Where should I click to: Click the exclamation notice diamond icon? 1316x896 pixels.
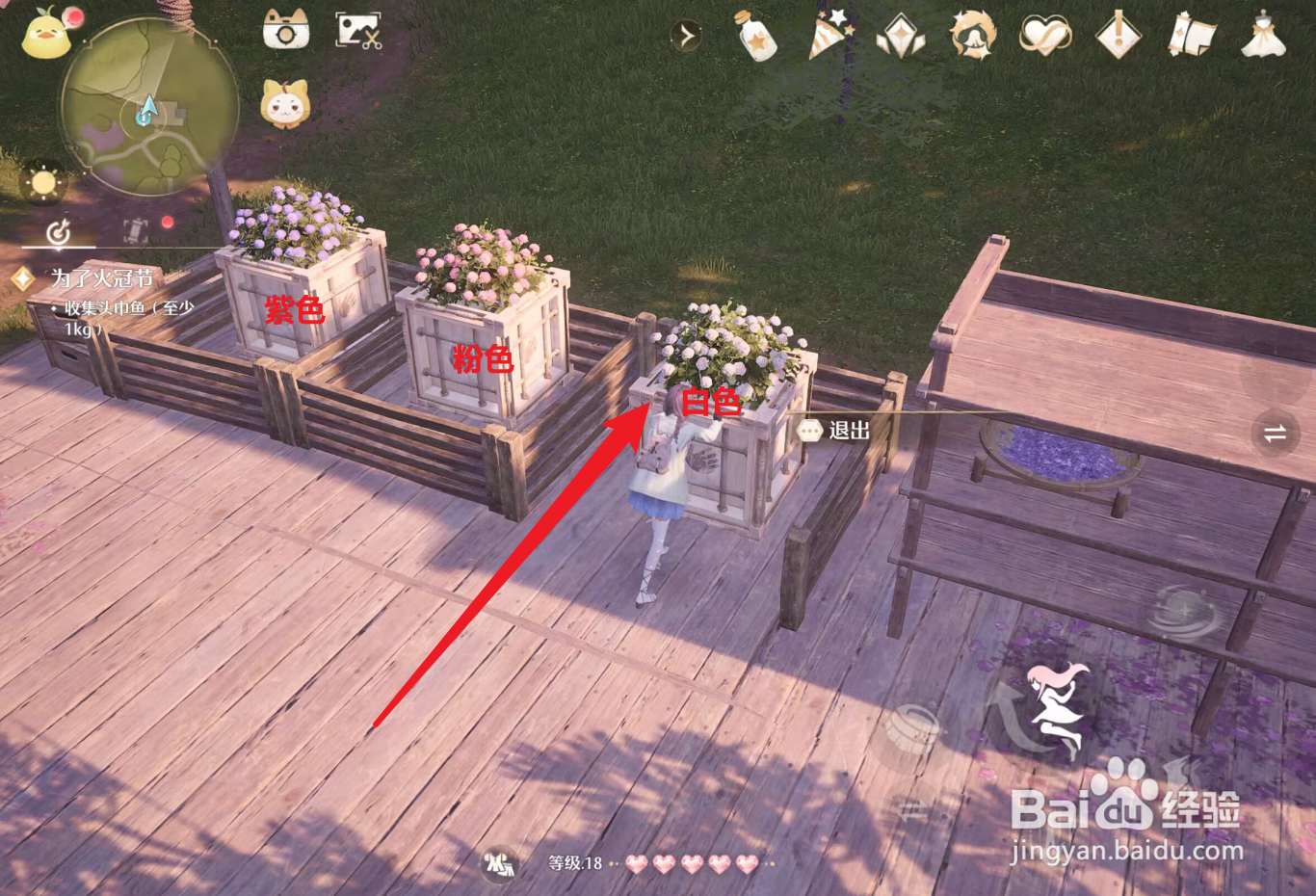1119,36
